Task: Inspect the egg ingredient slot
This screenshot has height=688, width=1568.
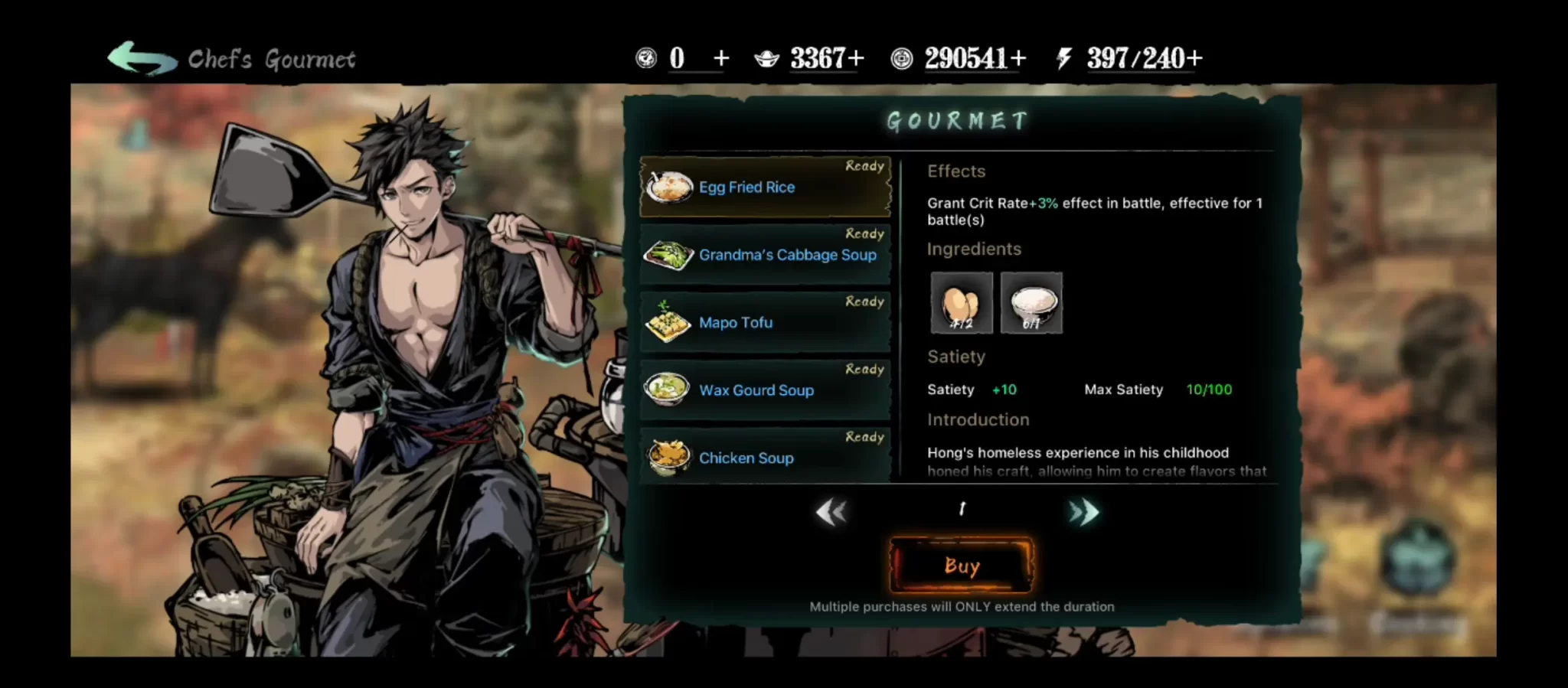Action: pyautogui.click(x=962, y=303)
